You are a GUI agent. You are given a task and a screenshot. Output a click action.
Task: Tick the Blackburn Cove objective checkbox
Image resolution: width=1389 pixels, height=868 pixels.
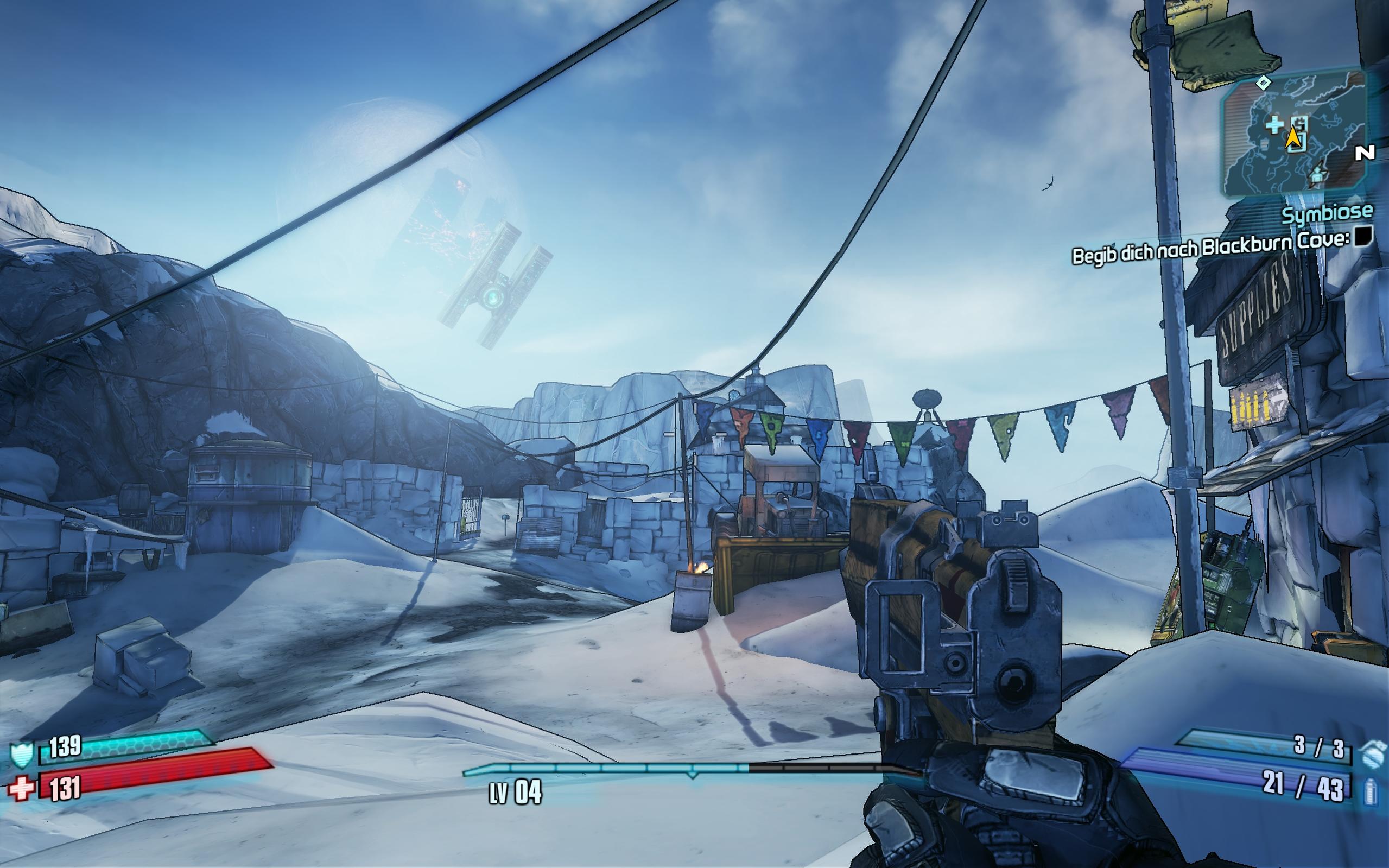[x=1363, y=236]
